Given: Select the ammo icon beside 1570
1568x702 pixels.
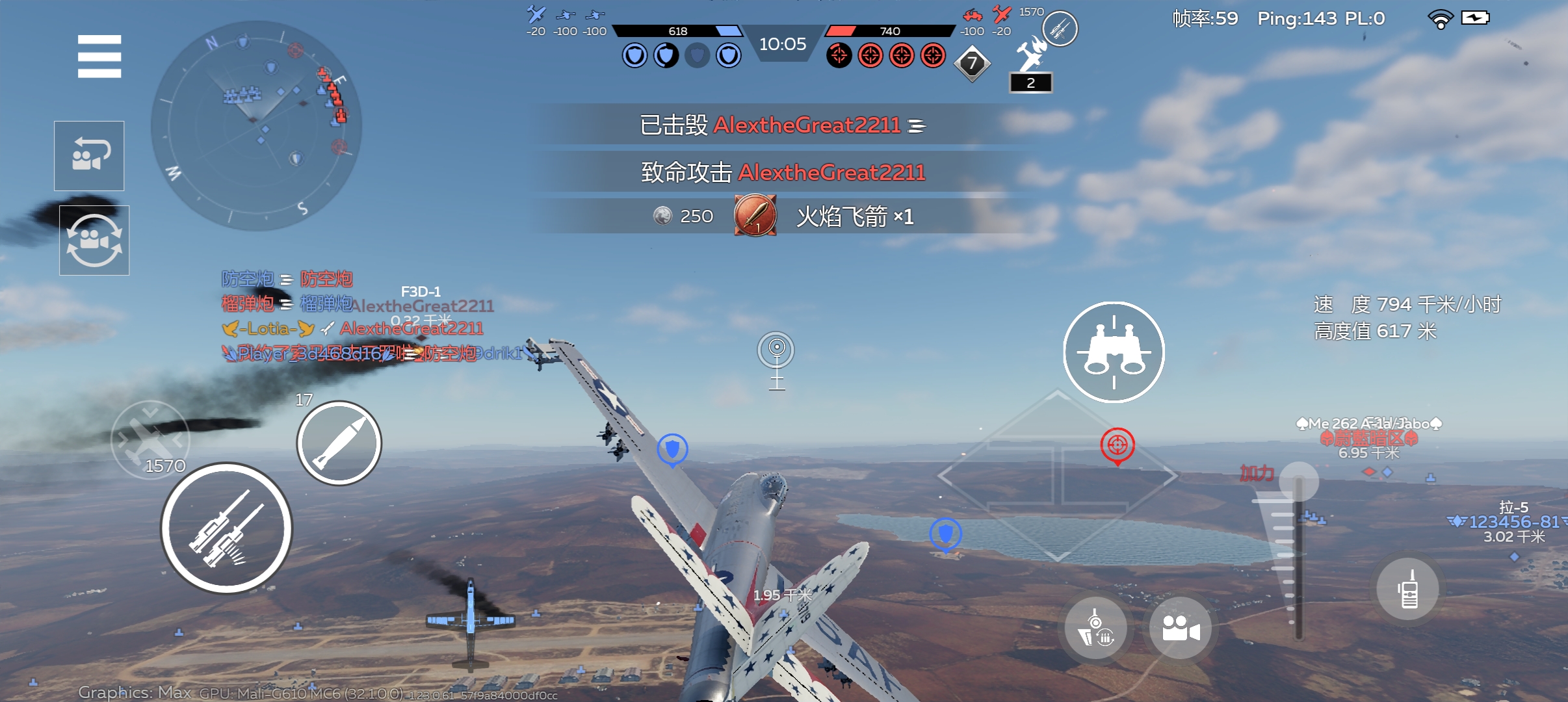Looking at the screenshot, I should coord(1060,29).
